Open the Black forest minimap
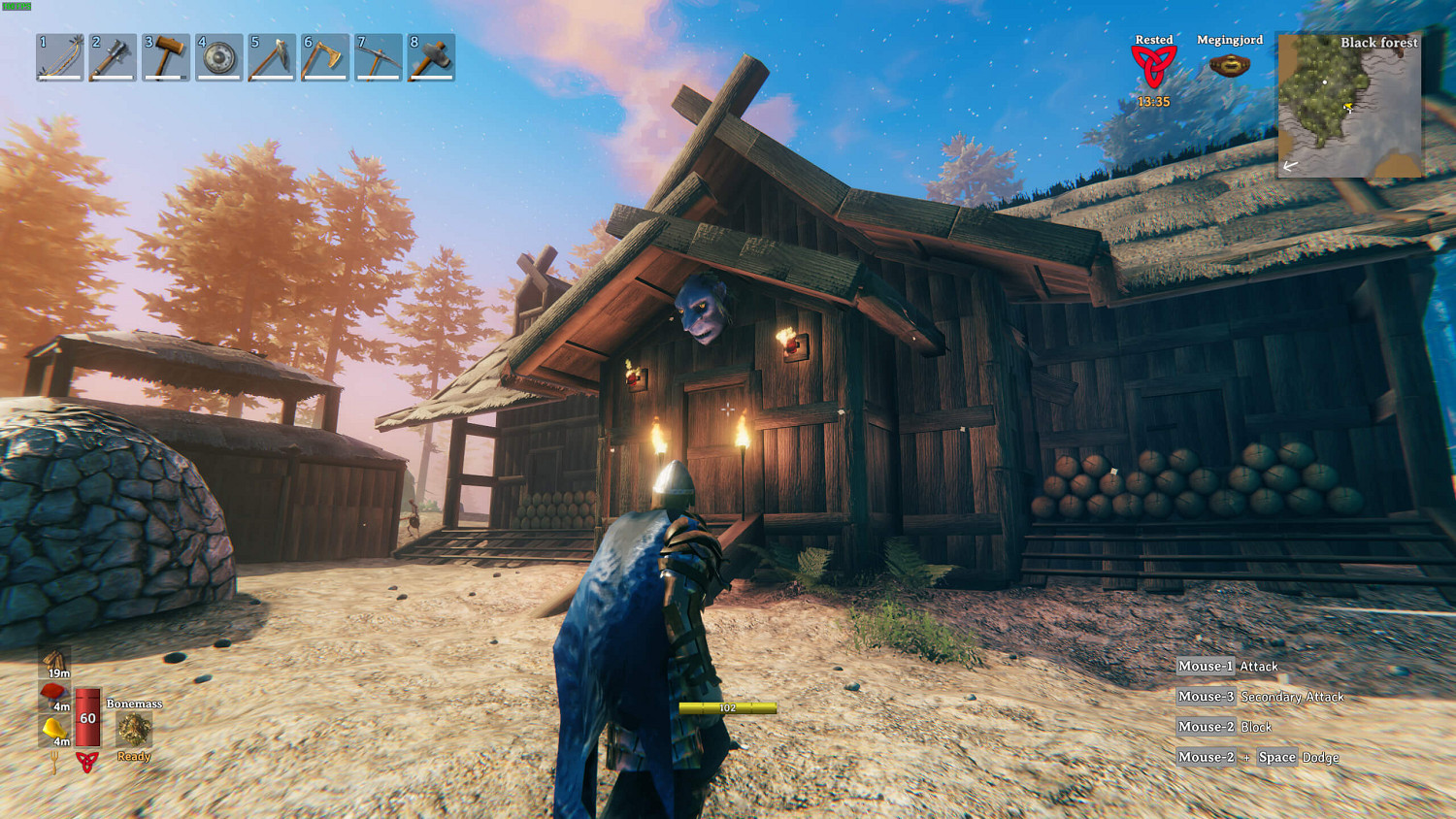 (1349, 105)
